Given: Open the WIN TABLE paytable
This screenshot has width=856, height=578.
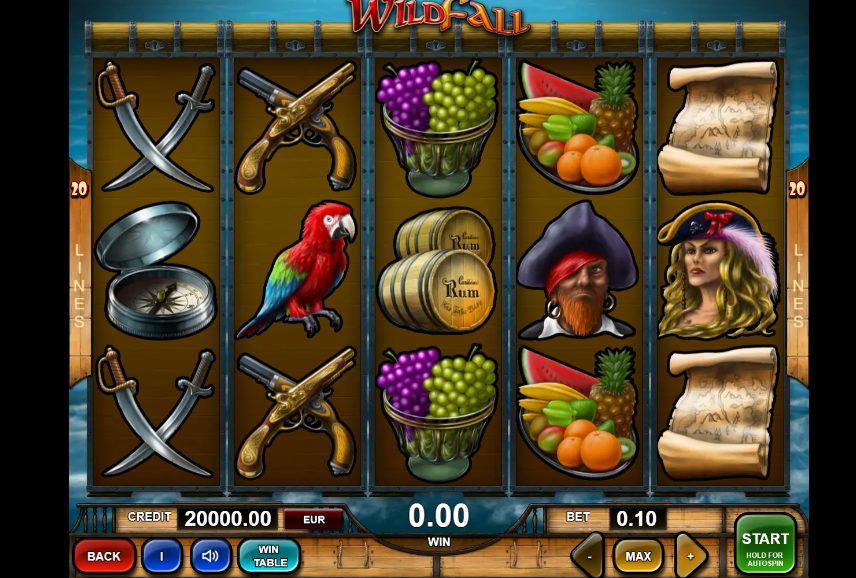Looking at the screenshot, I should 268,556.
